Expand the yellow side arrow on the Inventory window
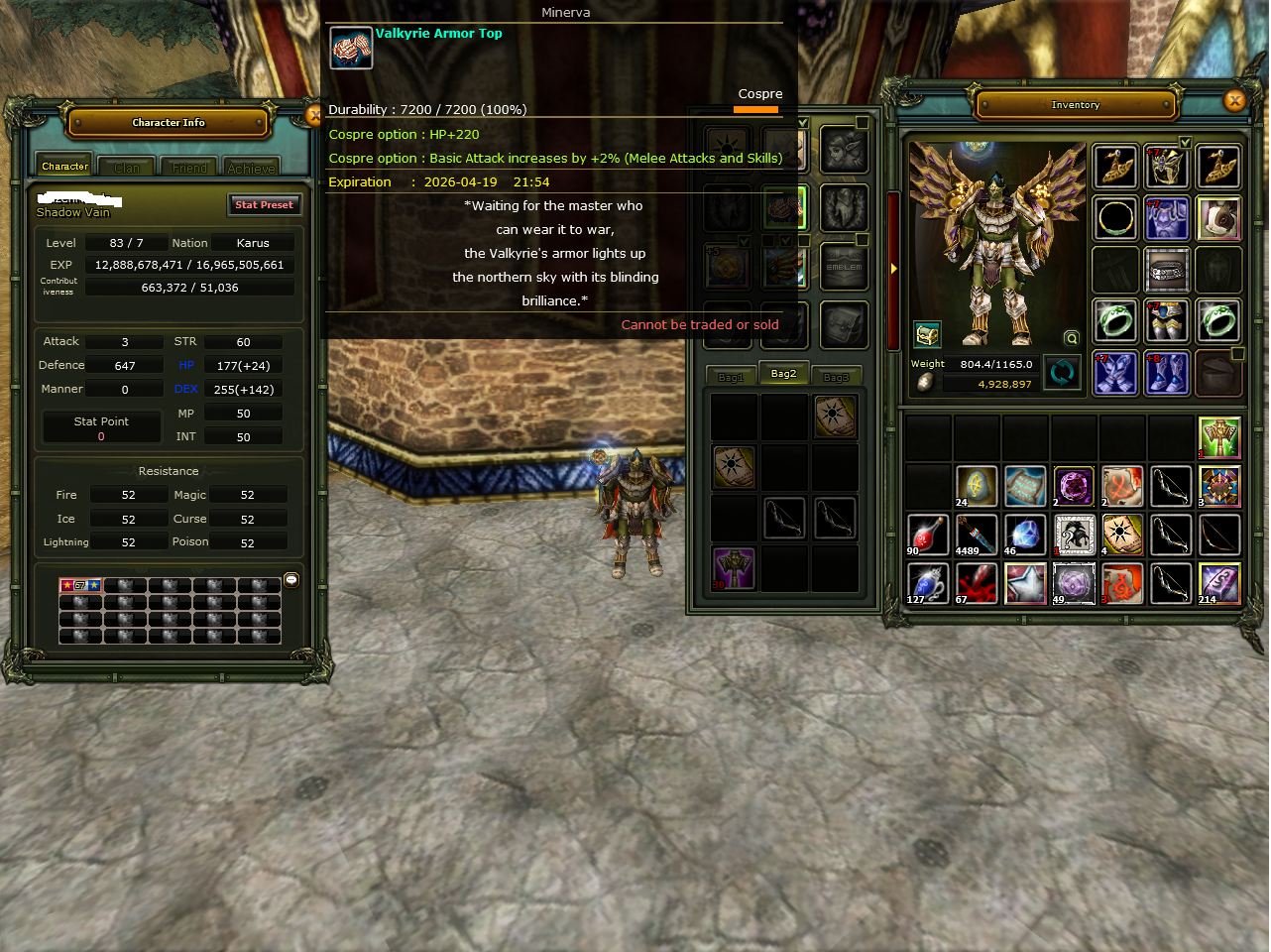 pos(893,267)
